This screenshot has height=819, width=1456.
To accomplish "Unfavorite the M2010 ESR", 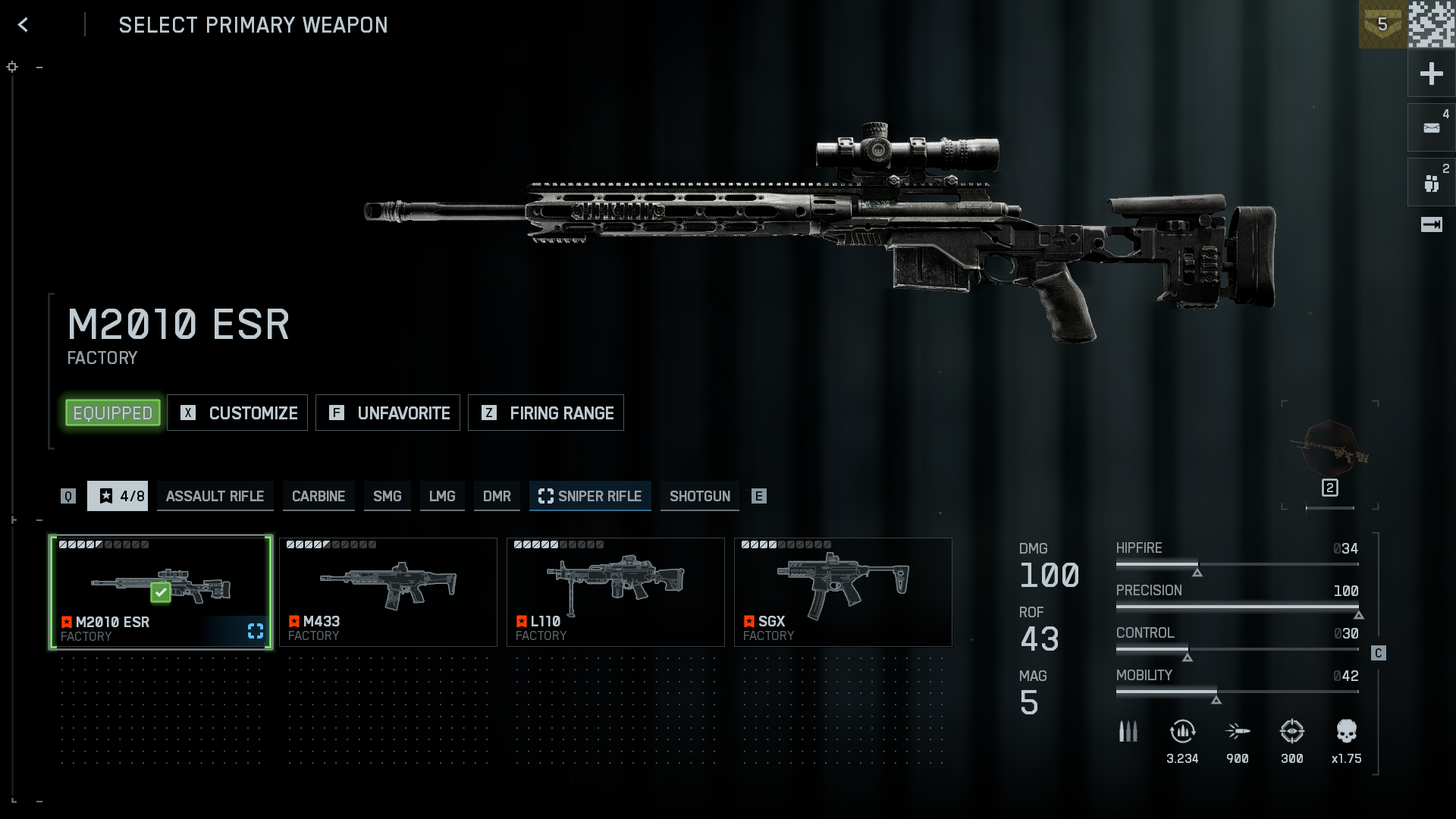I will [388, 413].
